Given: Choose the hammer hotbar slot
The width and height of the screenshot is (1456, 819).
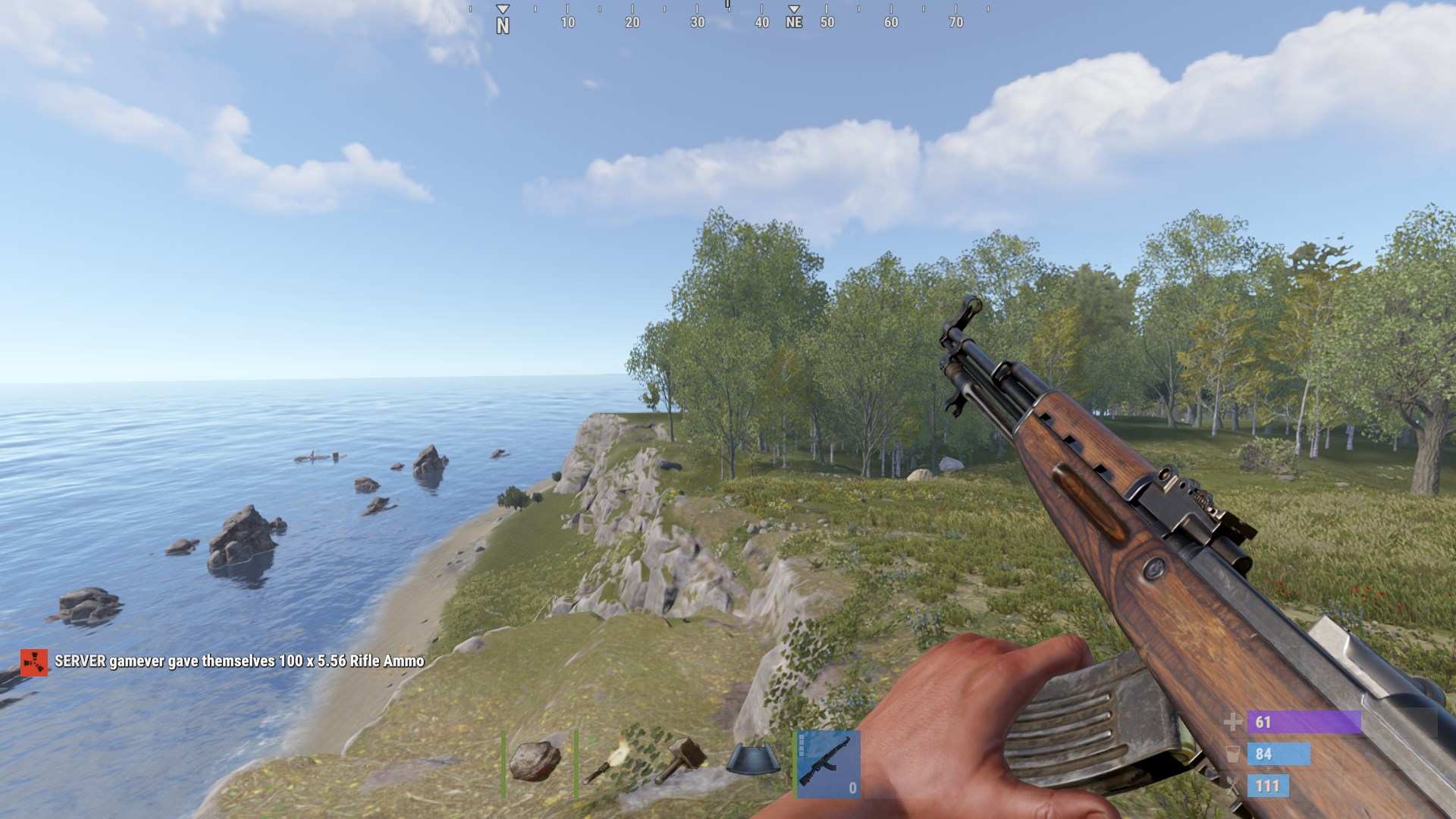Looking at the screenshot, I should click(680, 760).
